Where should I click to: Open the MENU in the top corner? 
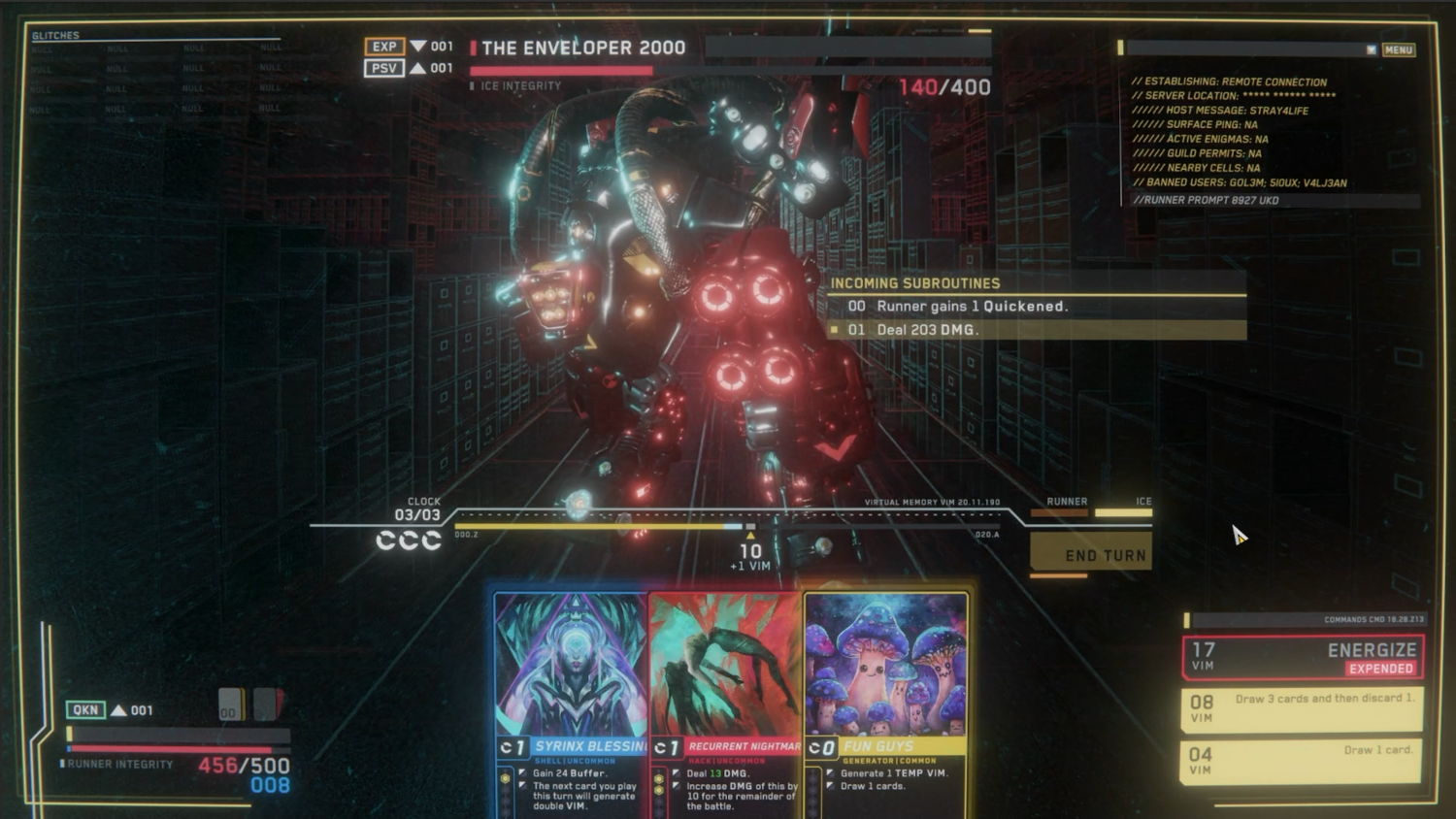point(1398,49)
